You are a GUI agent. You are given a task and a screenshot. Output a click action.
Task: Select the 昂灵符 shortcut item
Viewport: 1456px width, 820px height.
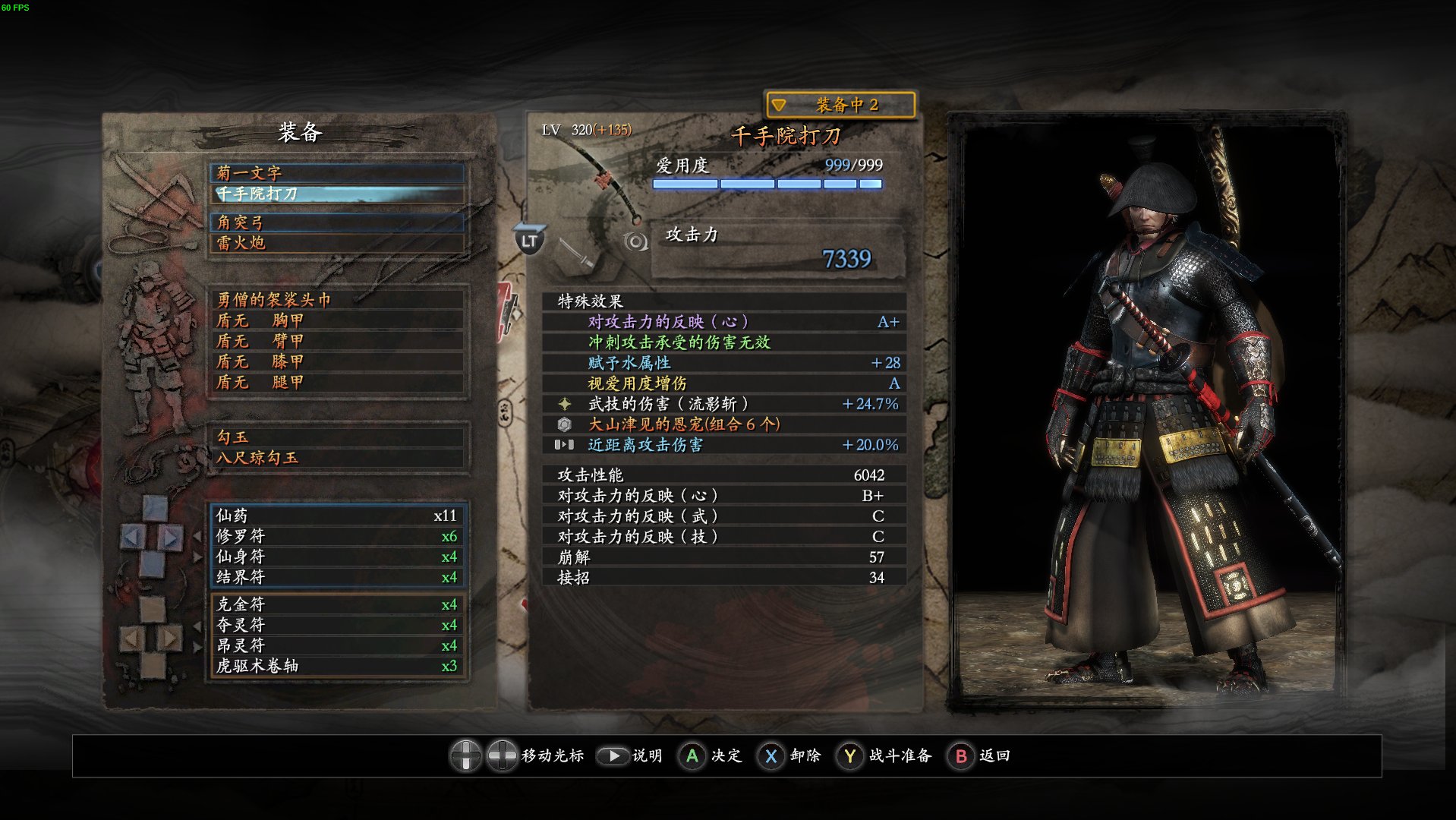pyautogui.click(x=336, y=645)
